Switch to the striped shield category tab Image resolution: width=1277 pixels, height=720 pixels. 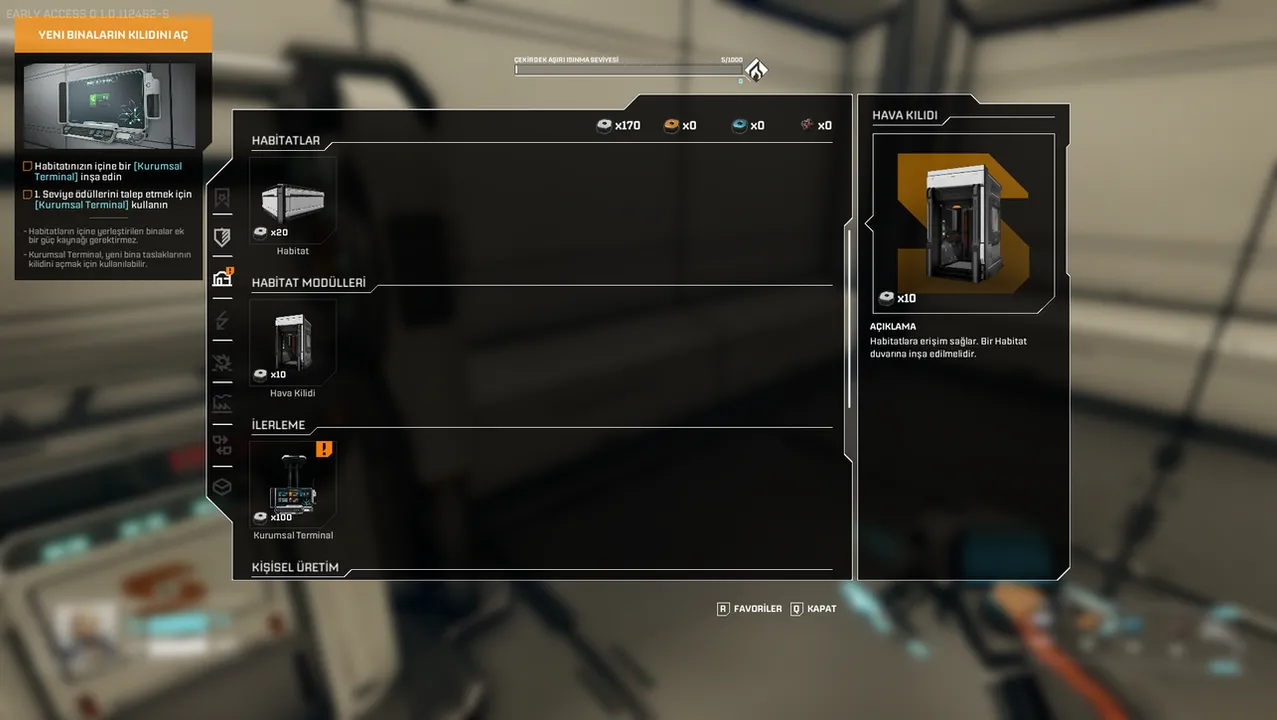[222, 237]
